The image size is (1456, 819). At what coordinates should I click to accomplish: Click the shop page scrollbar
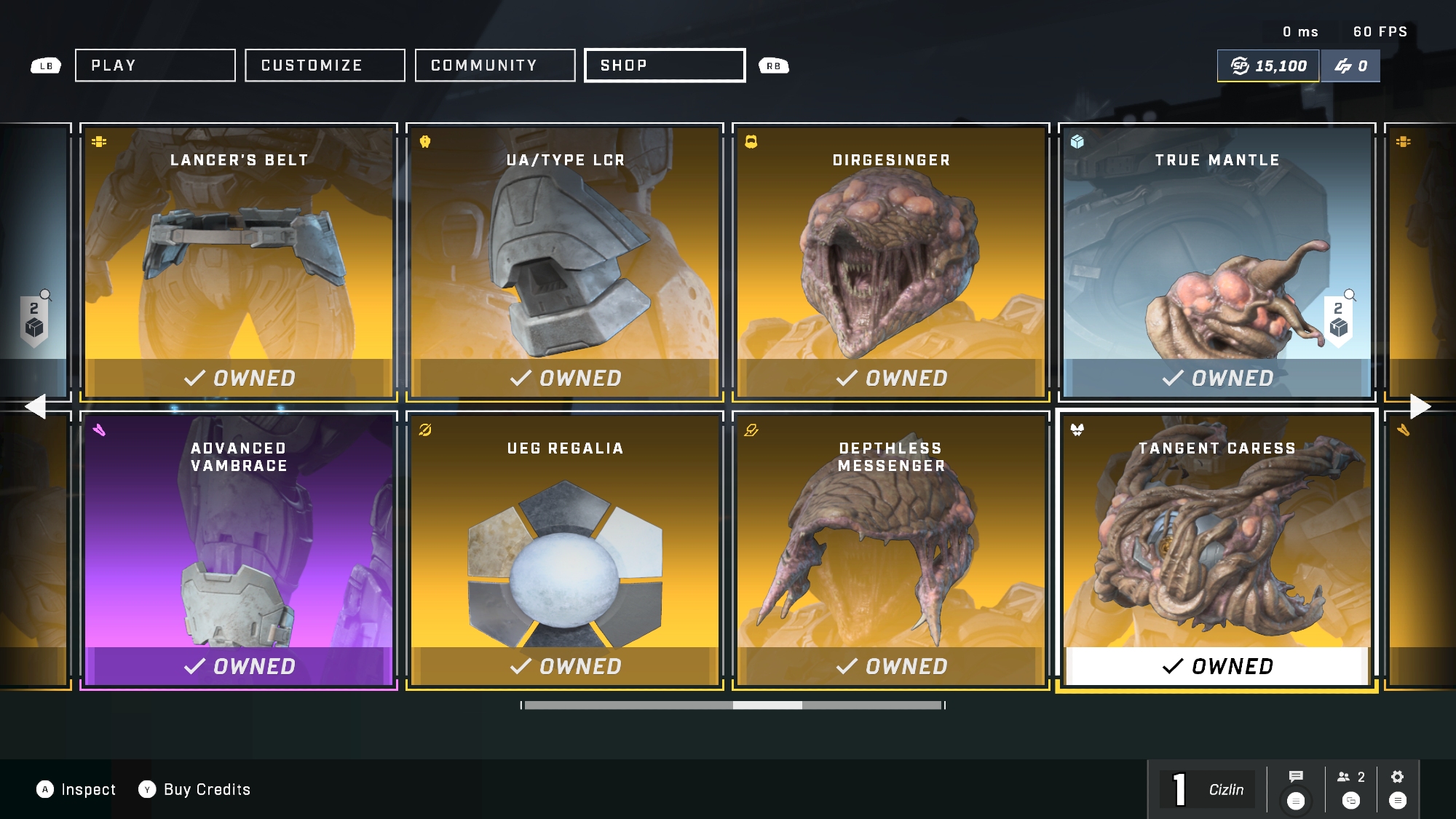[733, 705]
